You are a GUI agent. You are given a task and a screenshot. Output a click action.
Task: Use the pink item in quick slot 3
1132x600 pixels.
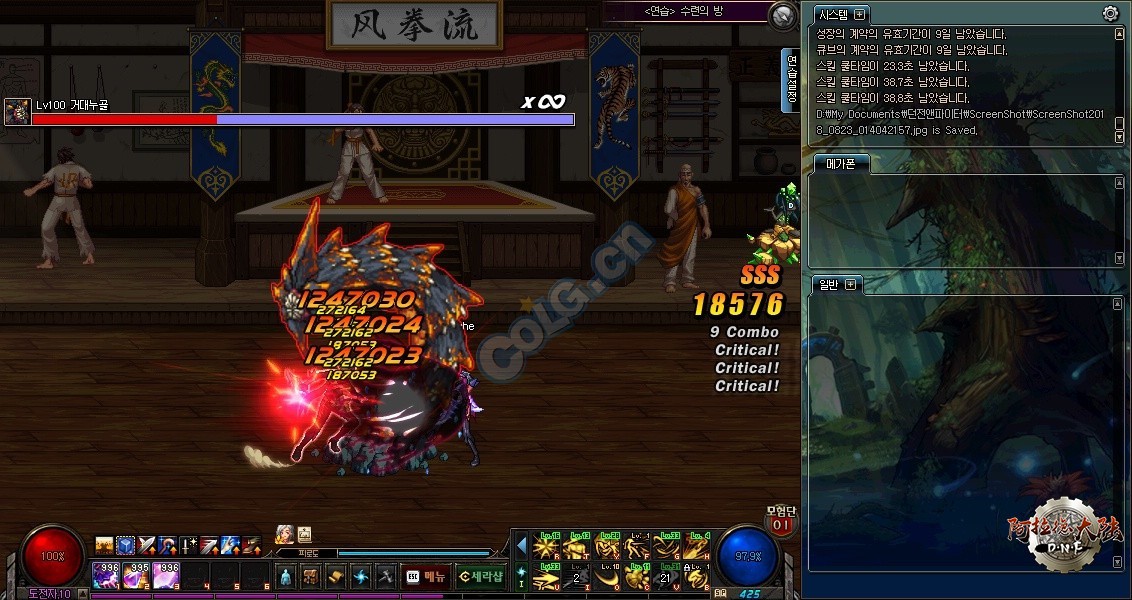[167, 575]
